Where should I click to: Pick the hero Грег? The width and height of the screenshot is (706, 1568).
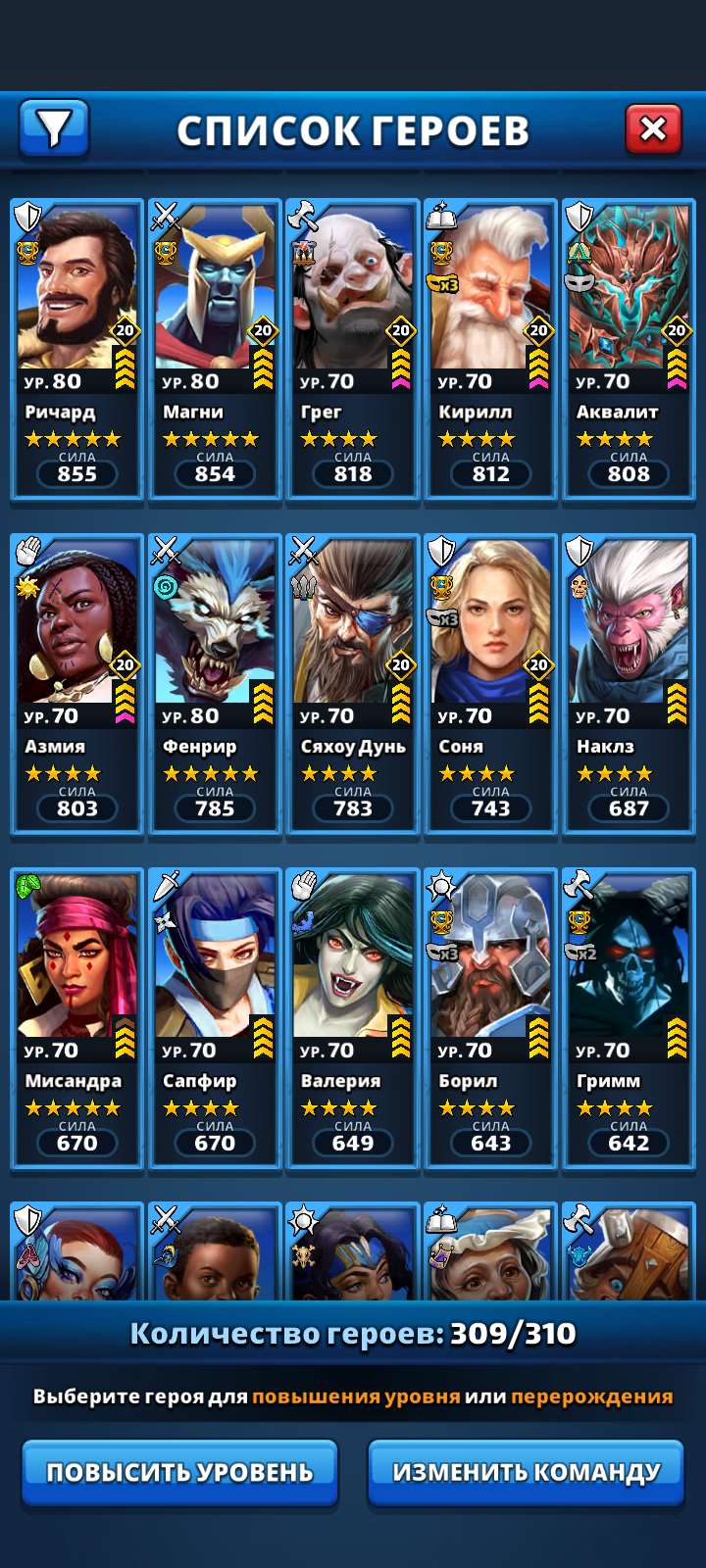[353, 349]
